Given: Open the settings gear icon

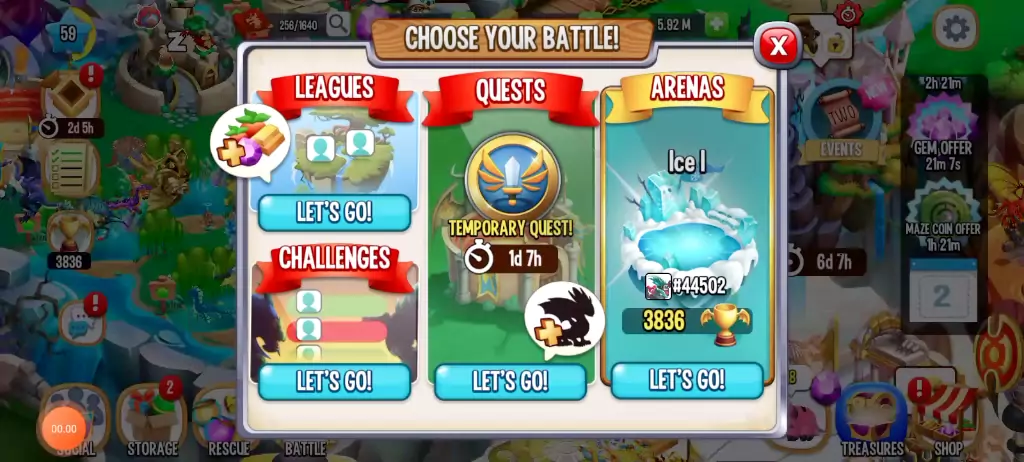Looking at the screenshot, I should pos(955,28).
